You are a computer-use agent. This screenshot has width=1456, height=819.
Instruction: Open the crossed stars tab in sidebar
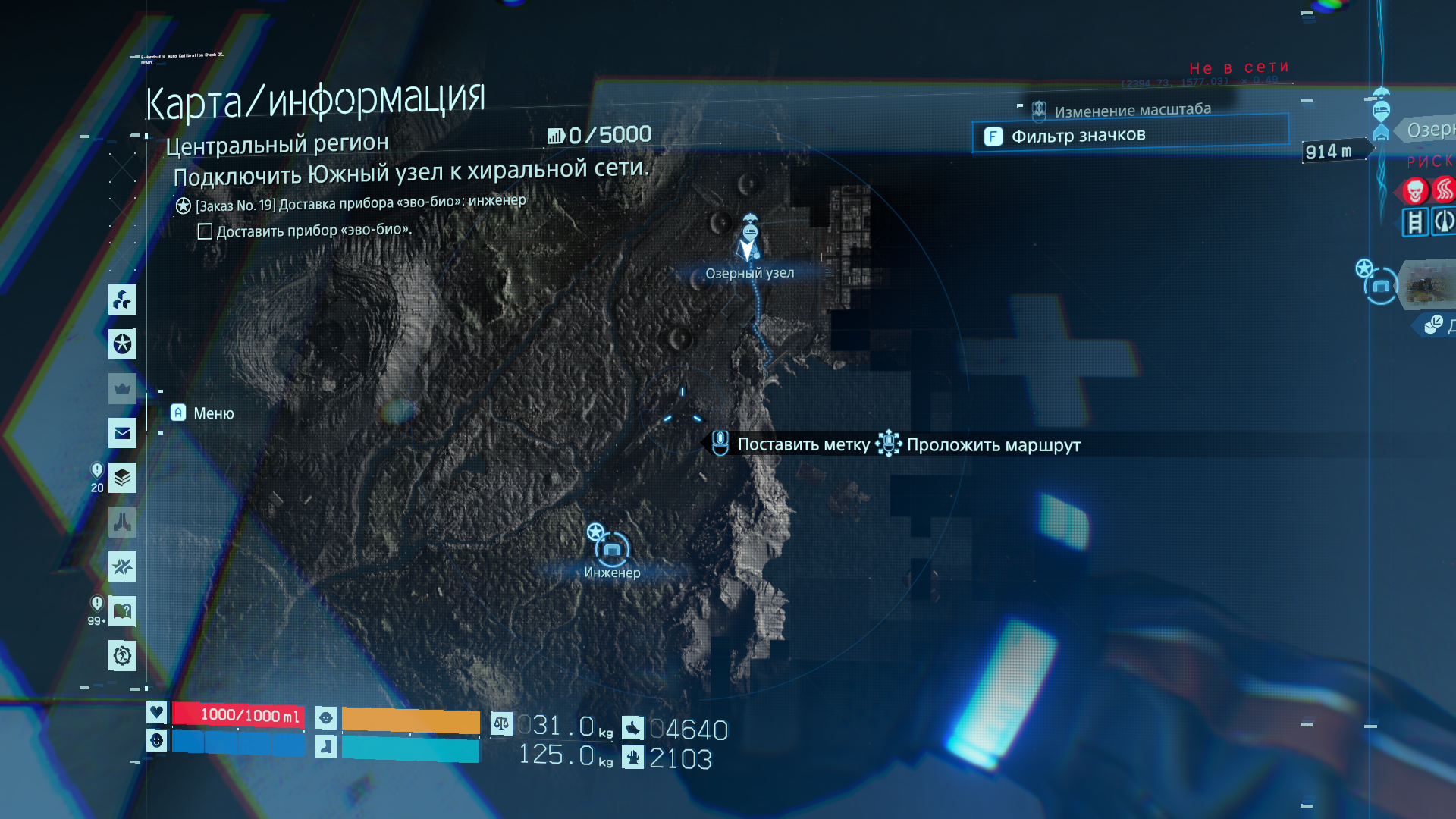(x=122, y=567)
